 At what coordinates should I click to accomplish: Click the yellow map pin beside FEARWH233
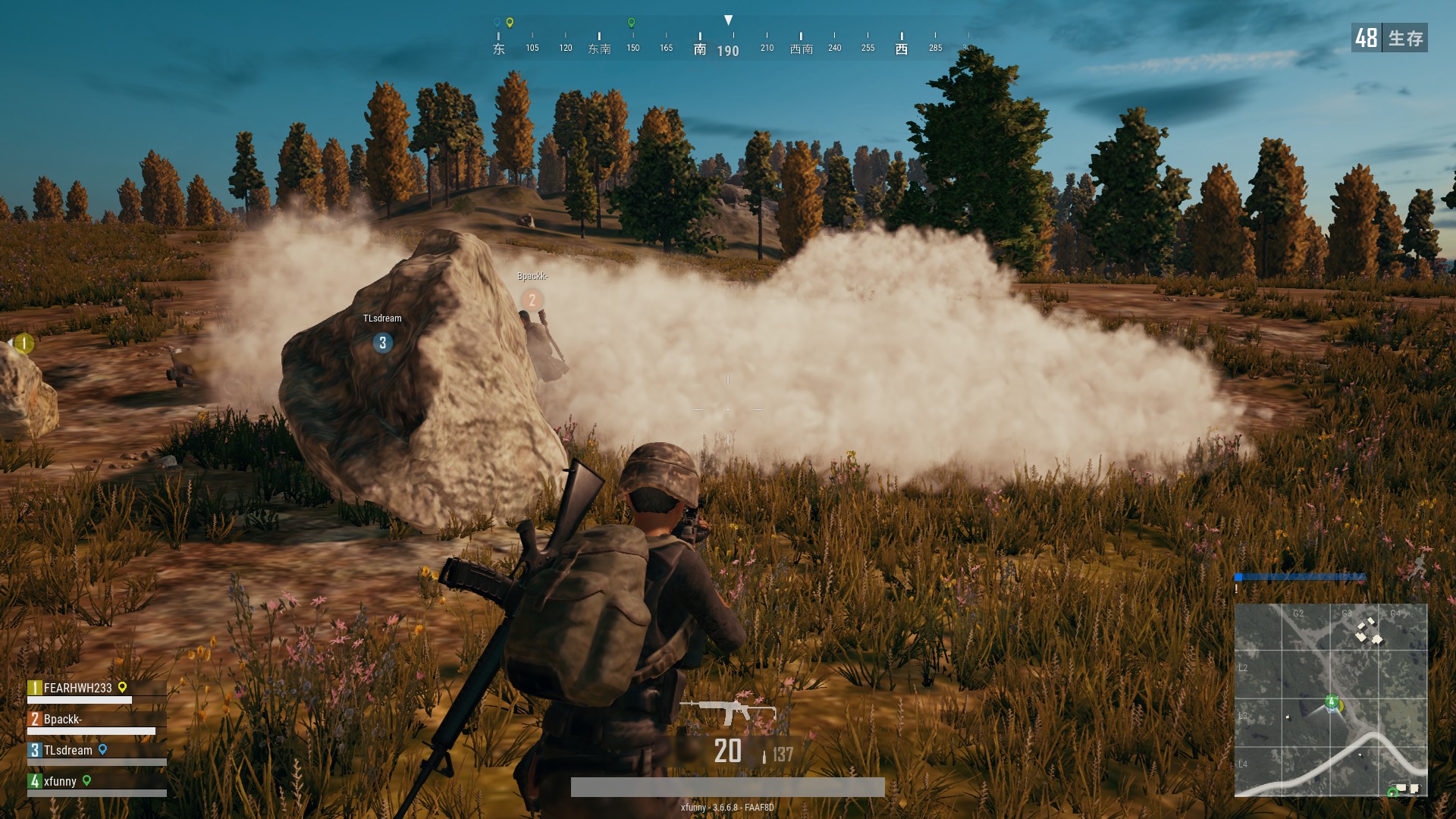[x=122, y=688]
